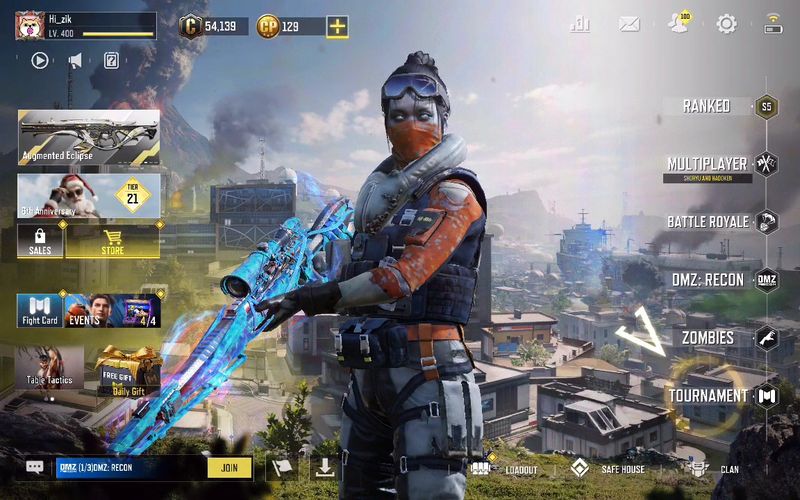Open DMZ: Recon mode
The image size is (800, 500).
pyautogui.click(x=710, y=280)
